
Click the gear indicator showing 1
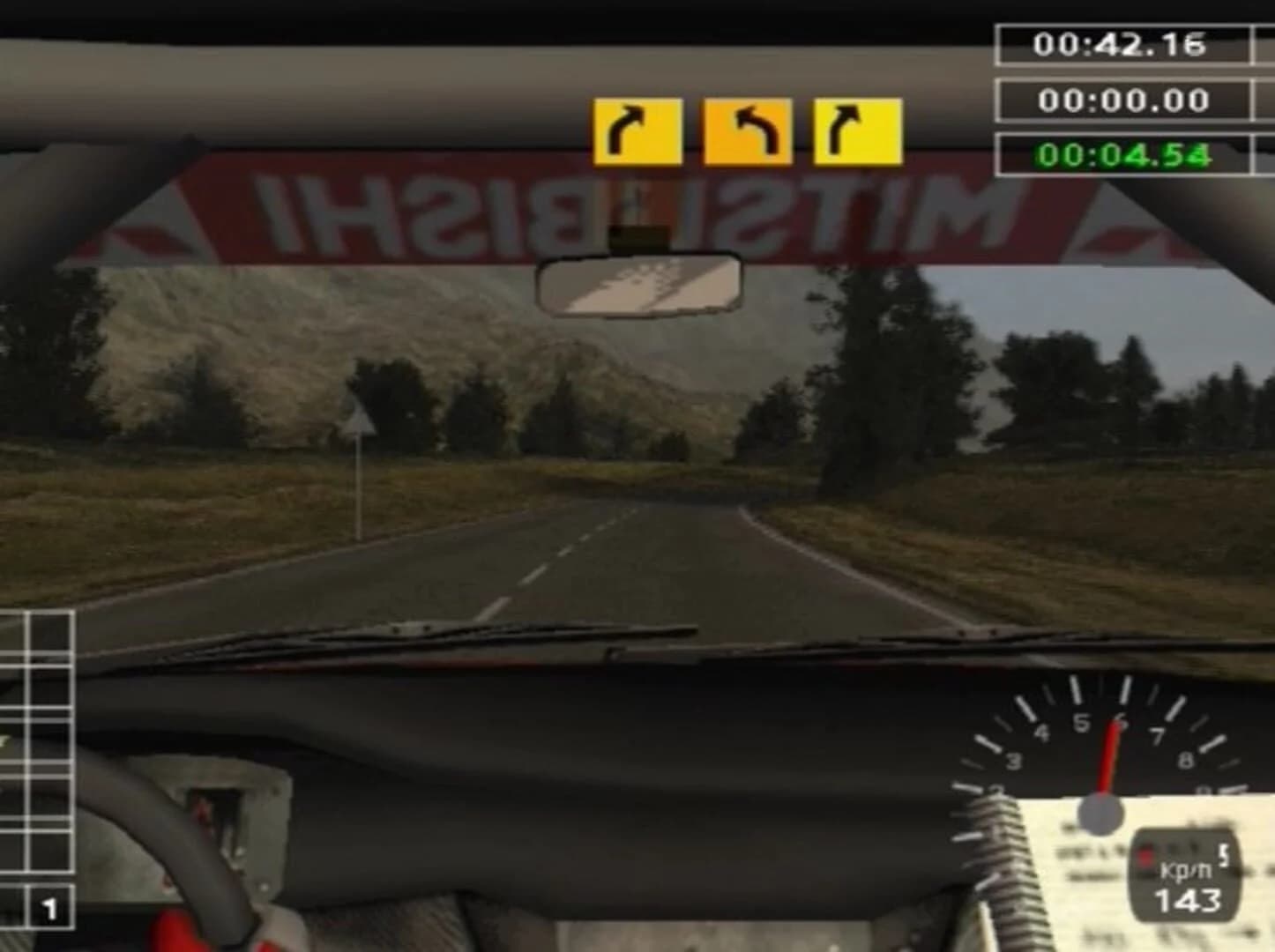point(50,902)
